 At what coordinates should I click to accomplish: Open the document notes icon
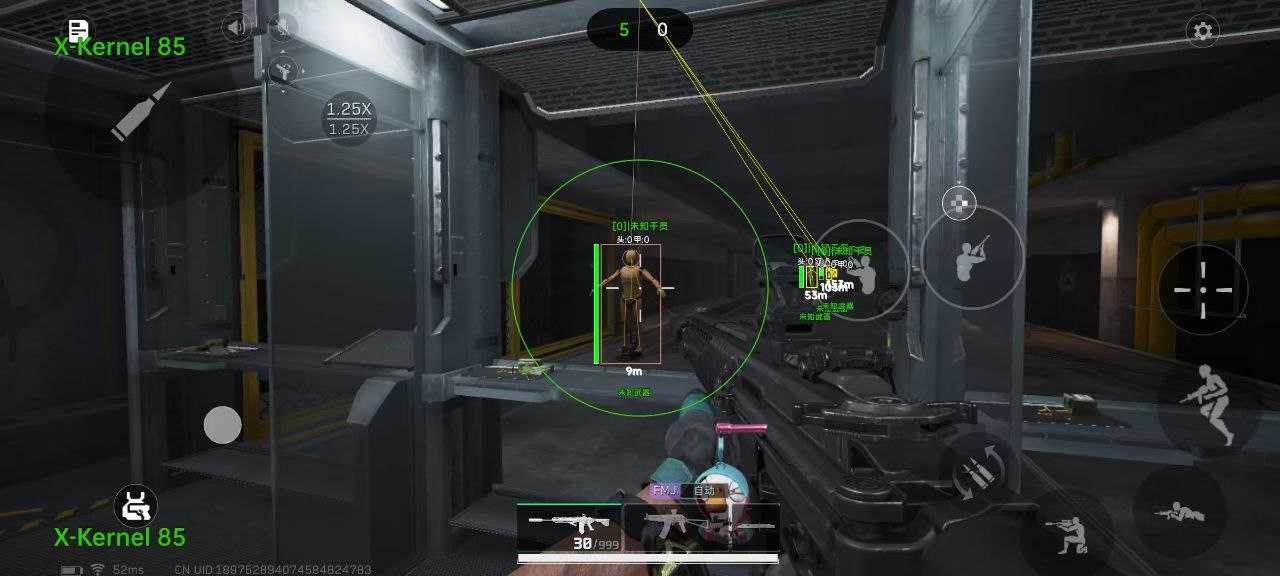(x=78, y=30)
